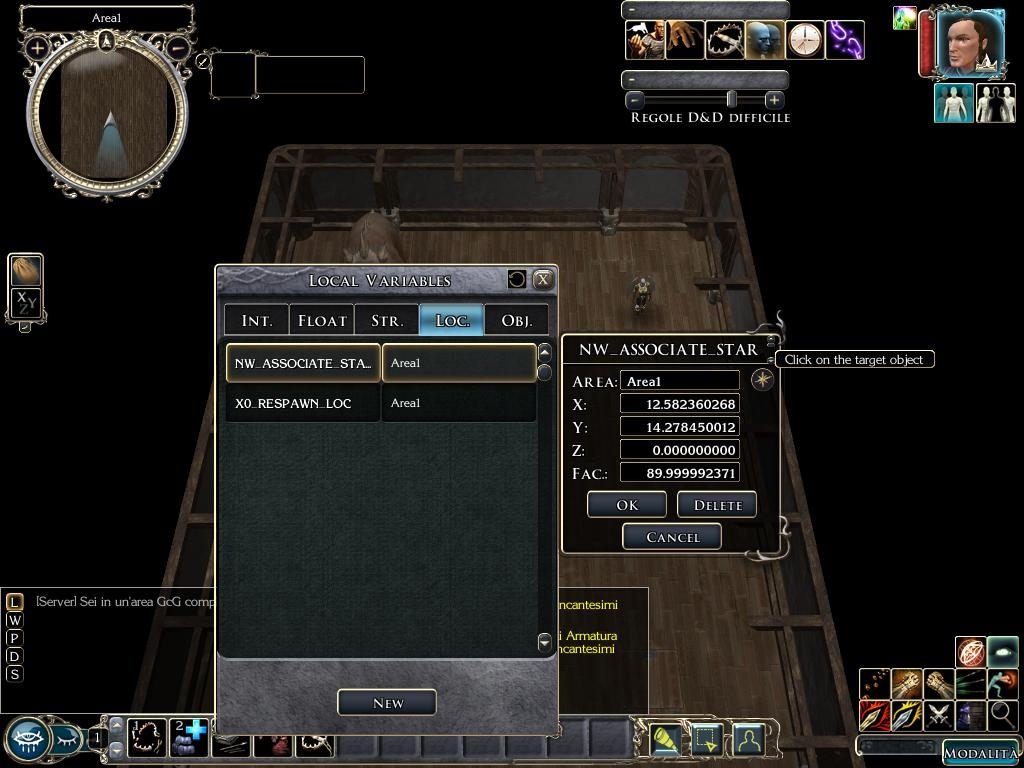1024x768 pixels.
Task: Open the Float variables tab
Action: click(x=322, y=320)
